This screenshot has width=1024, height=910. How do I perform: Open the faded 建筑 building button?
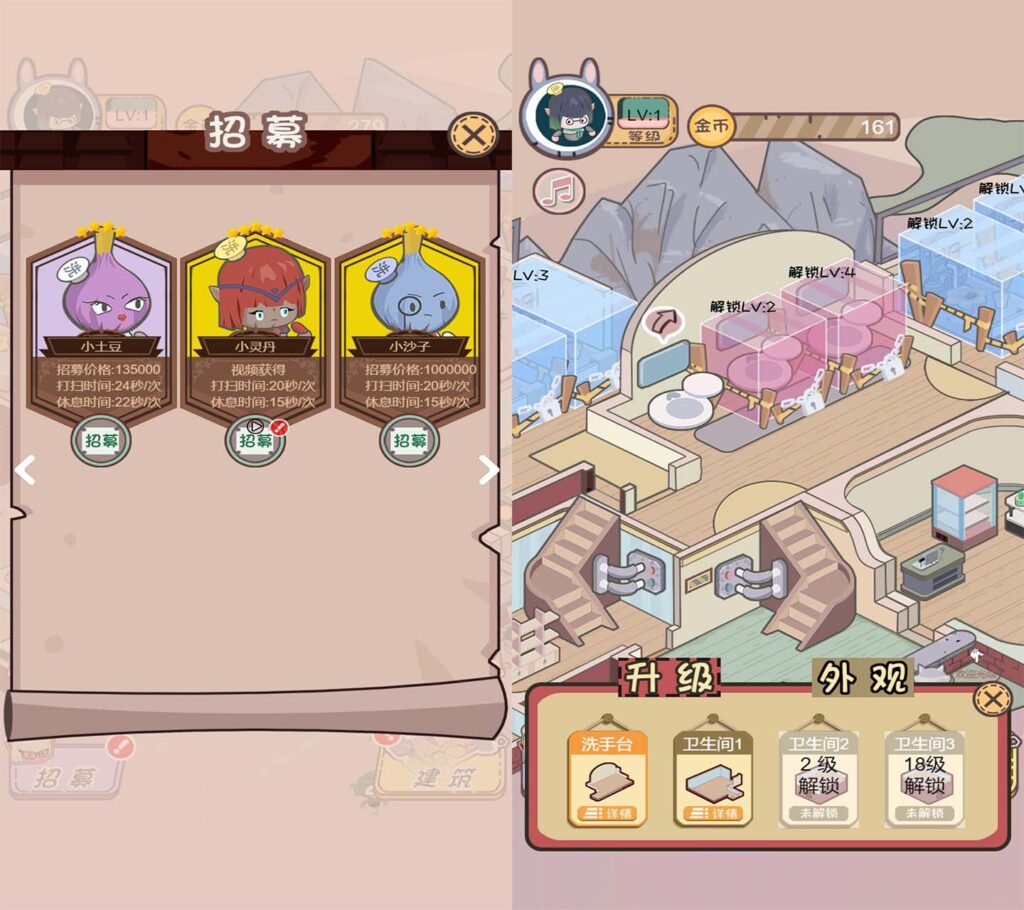440,774
